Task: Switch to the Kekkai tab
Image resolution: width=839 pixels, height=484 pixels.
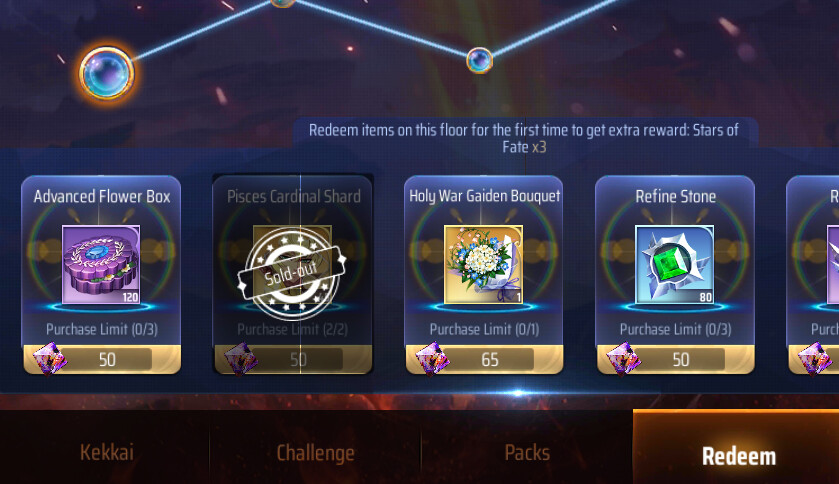Action: pyautogui.click(x=106, y=453)
